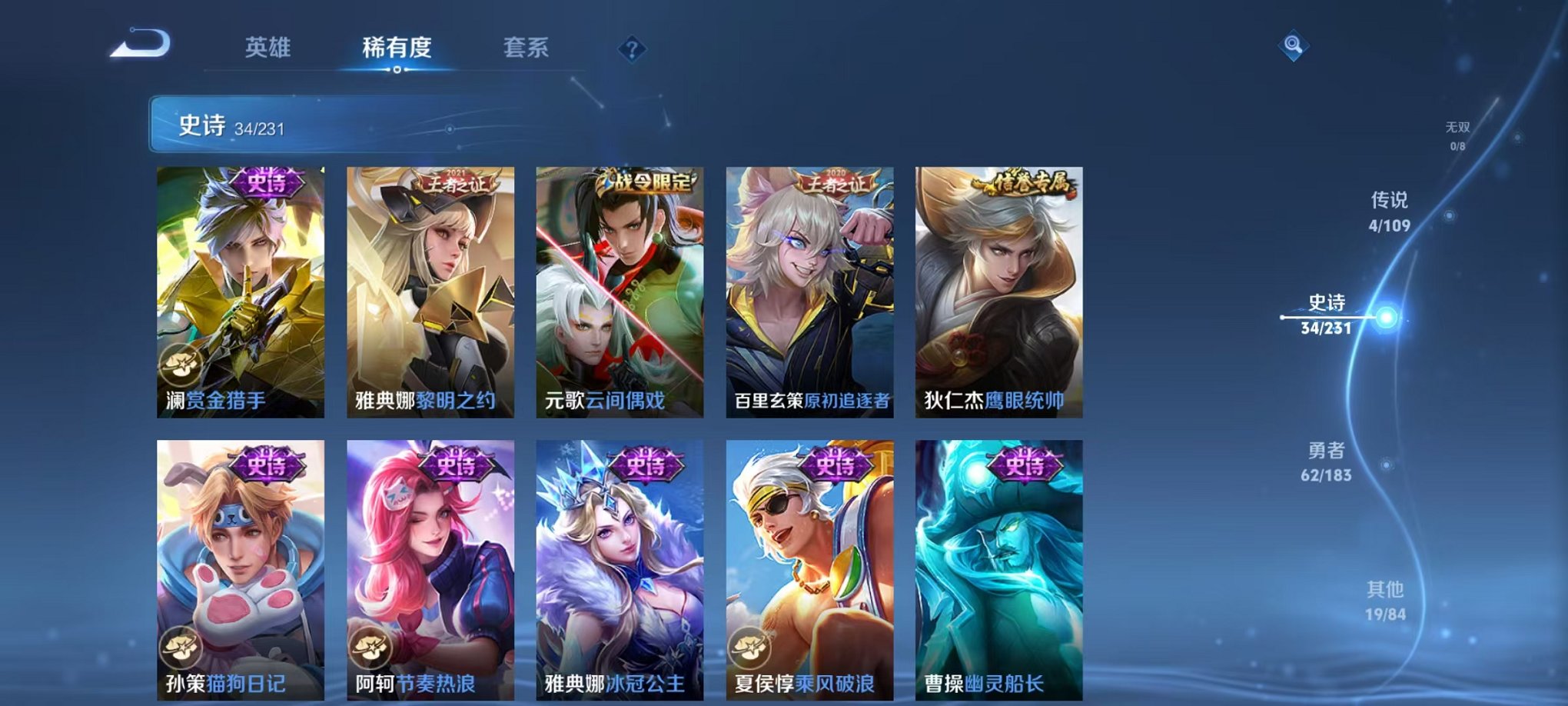Switch to the 英雄 tab
This screenshot has height=706, width=1568.
click(269, 48)
